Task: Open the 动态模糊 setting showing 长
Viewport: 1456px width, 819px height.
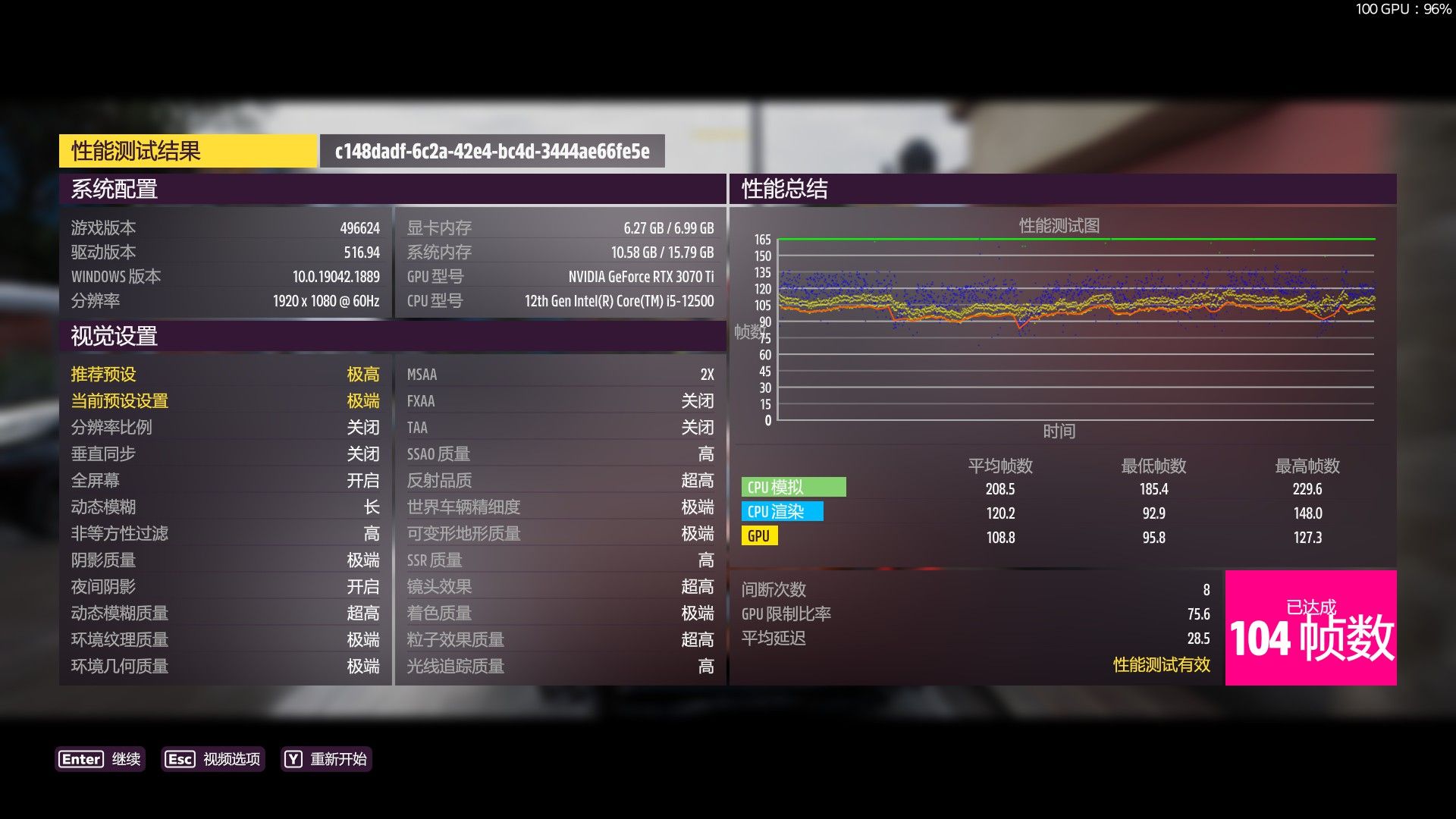Action: tap(227, 507)
